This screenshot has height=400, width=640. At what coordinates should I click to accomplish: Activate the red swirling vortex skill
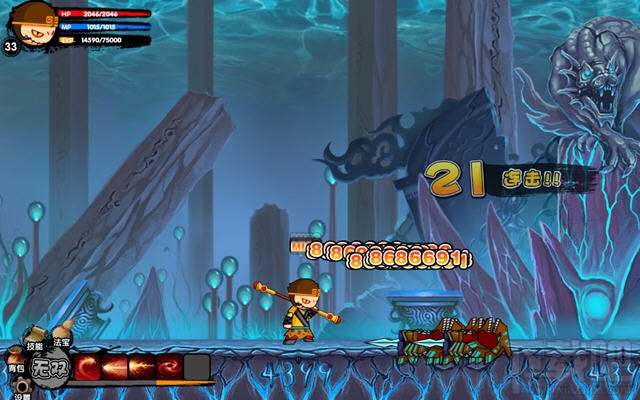pos(169,366)
